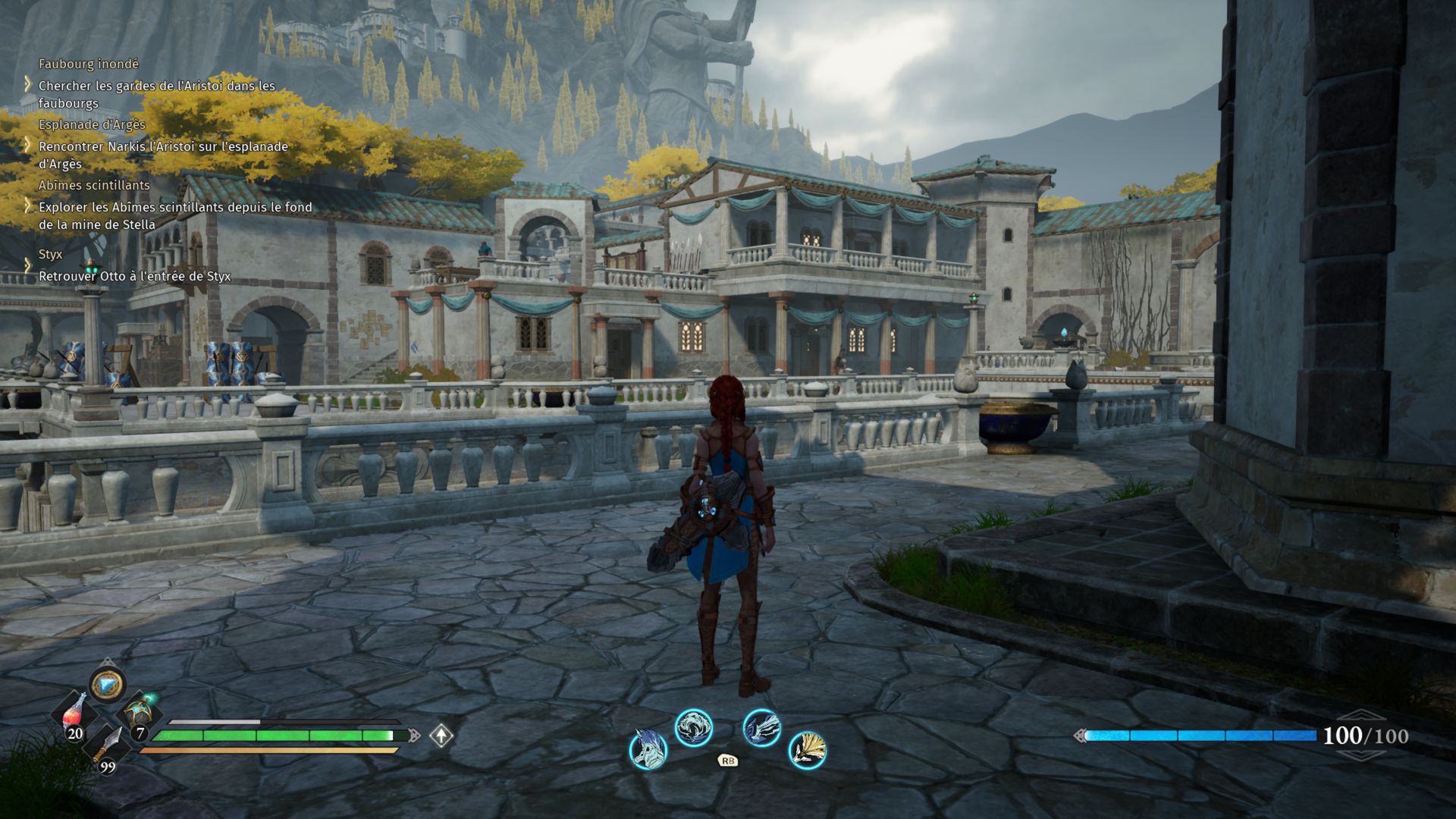Viewport: 1456px width, 819px height.
Task: Activate the white up-arrow diamond icon
Action: [441, 735]
